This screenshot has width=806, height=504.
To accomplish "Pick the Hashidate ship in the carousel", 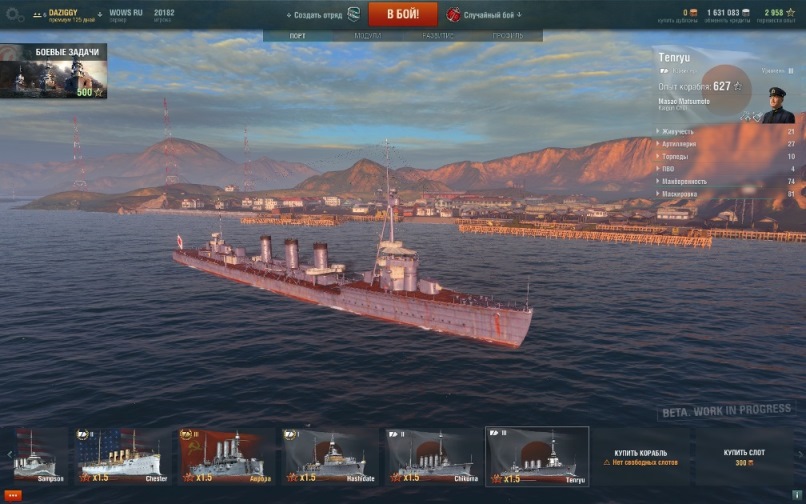I will click(x=328, y=457).
